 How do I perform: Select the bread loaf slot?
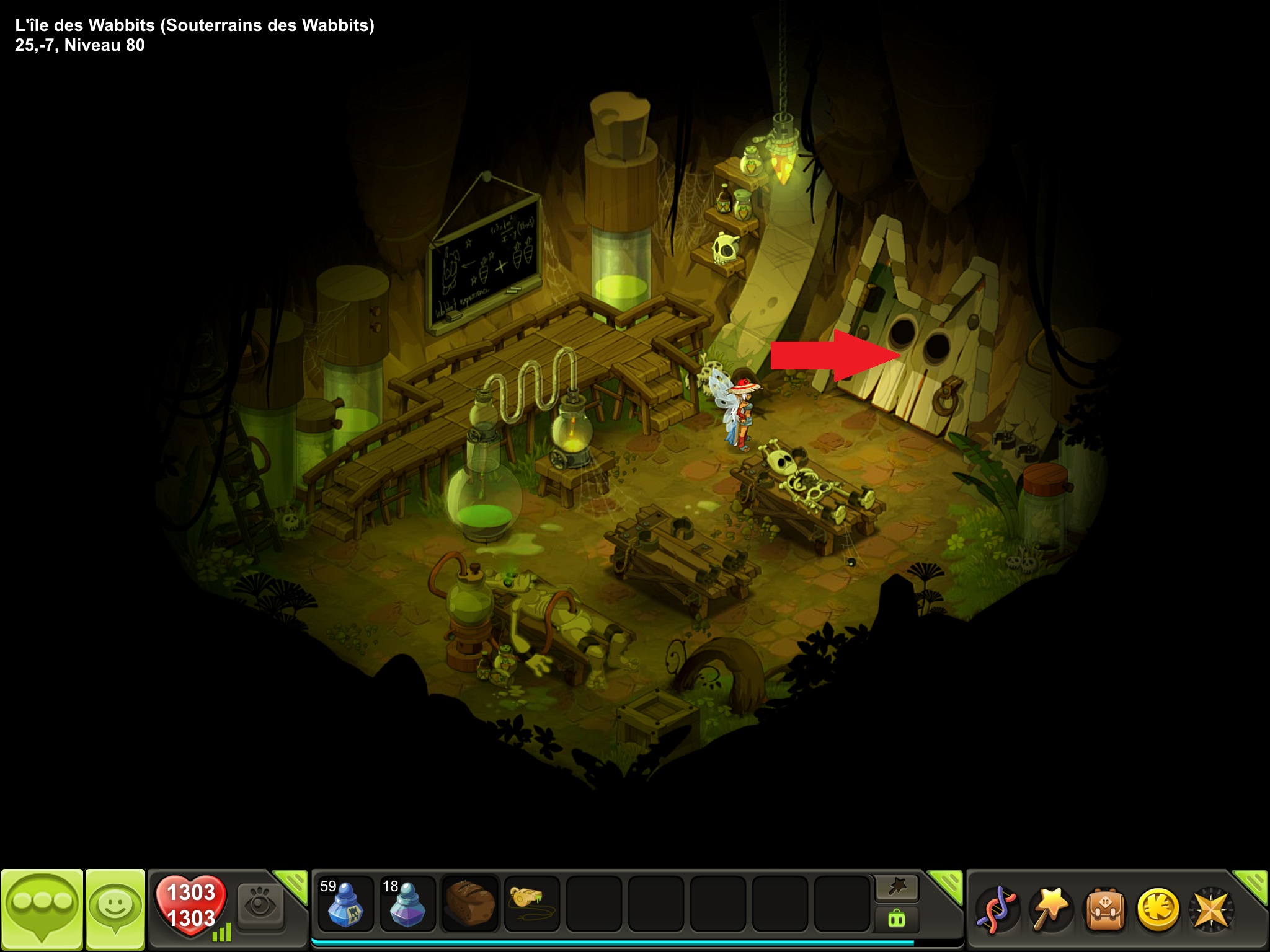[x=469, y=904]
